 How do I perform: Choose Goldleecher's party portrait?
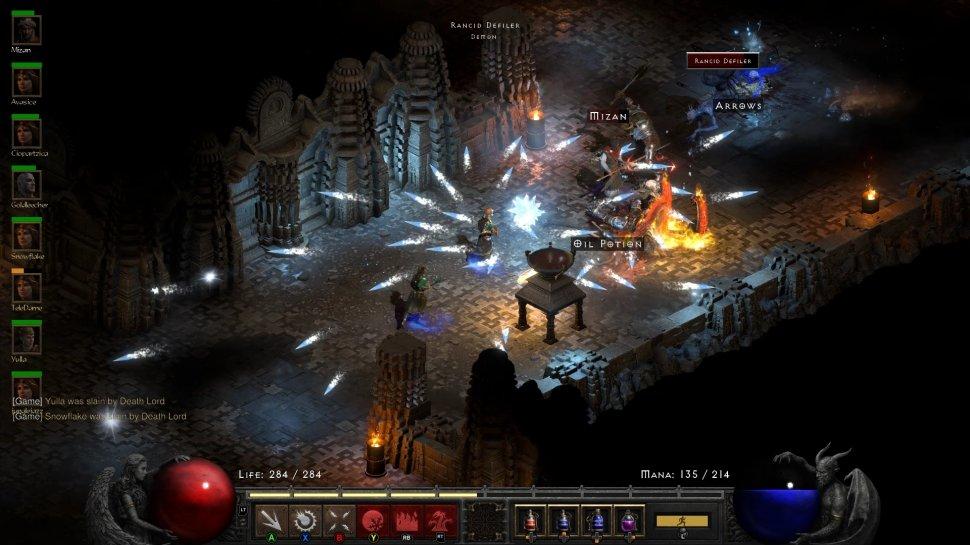[x=26, y=185]
